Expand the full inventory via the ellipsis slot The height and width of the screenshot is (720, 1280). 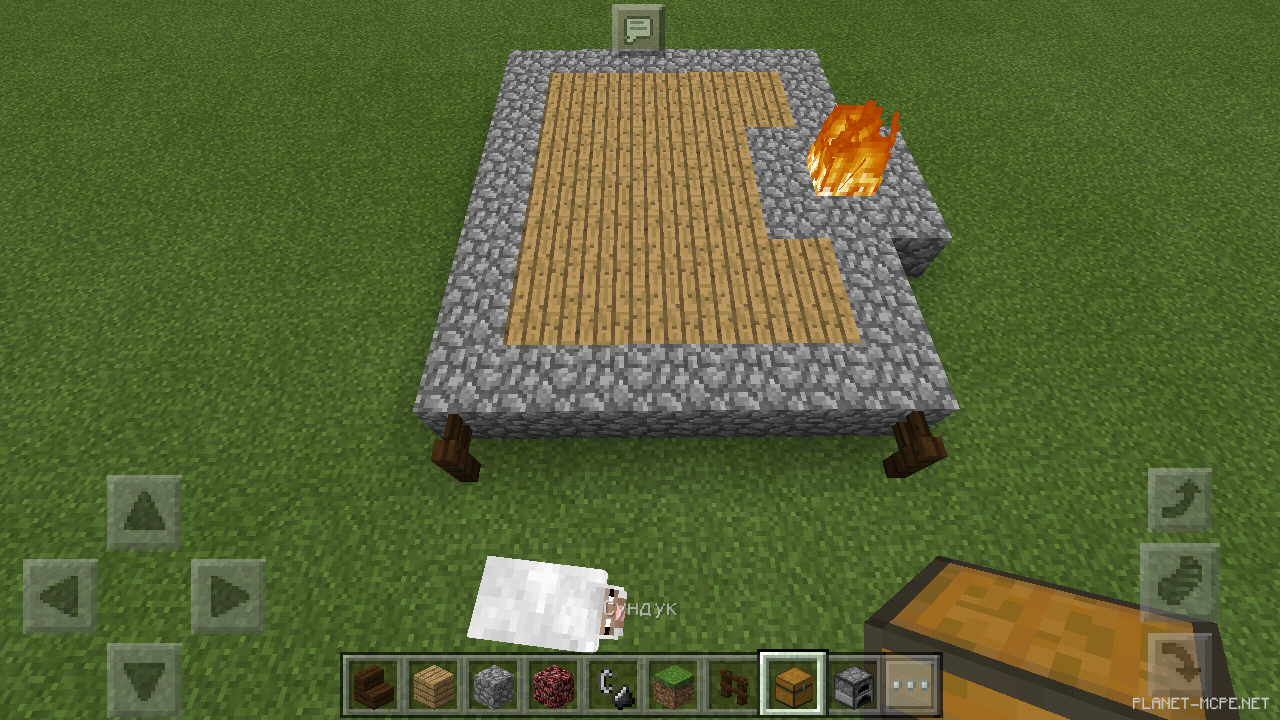tap(912, 686)
